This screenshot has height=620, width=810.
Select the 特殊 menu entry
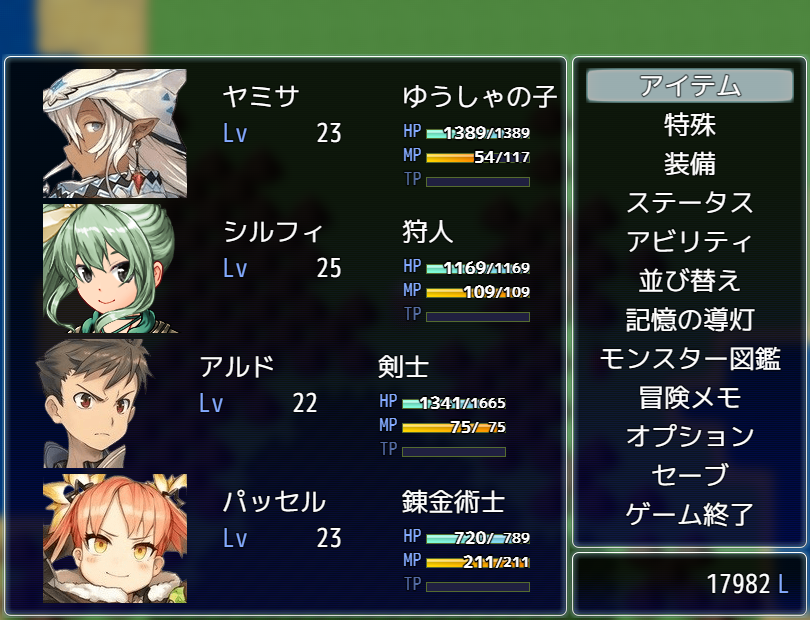click(x=689, y=125)
